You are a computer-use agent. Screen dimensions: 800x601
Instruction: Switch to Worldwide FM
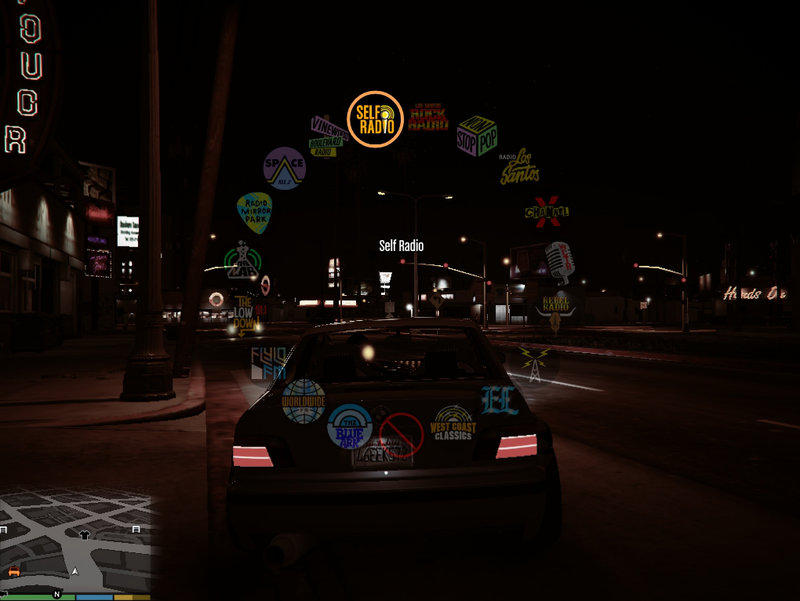[x=303, y=400]
